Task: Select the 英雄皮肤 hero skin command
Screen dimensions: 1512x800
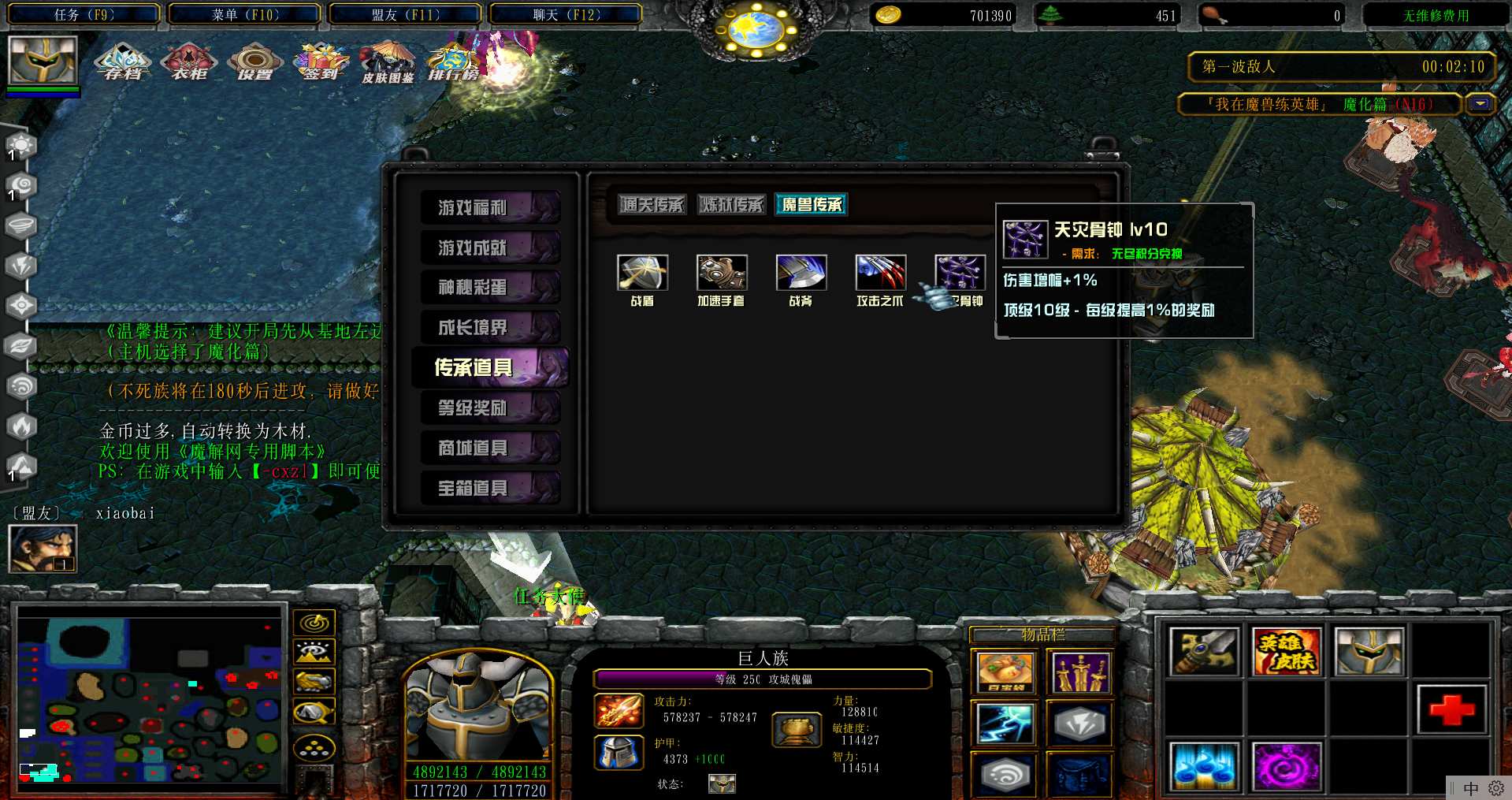Action: tap(1285, 652)
